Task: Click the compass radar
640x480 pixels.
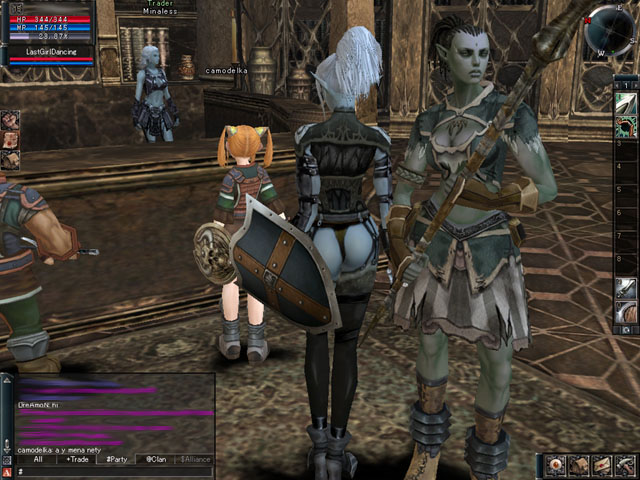Action: pos(611,29)
